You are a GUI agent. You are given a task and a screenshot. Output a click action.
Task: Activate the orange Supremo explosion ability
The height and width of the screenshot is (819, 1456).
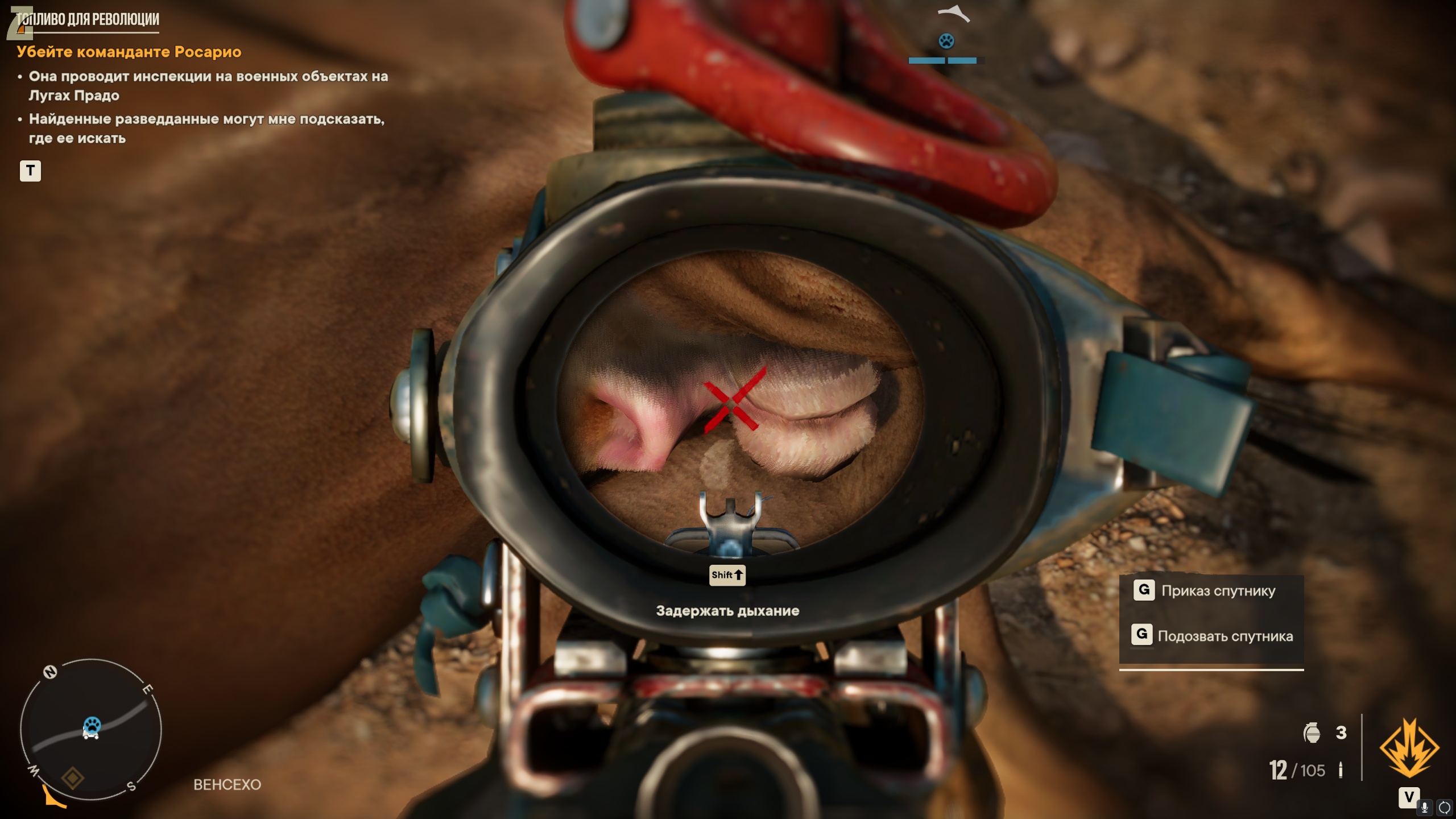1409,747
